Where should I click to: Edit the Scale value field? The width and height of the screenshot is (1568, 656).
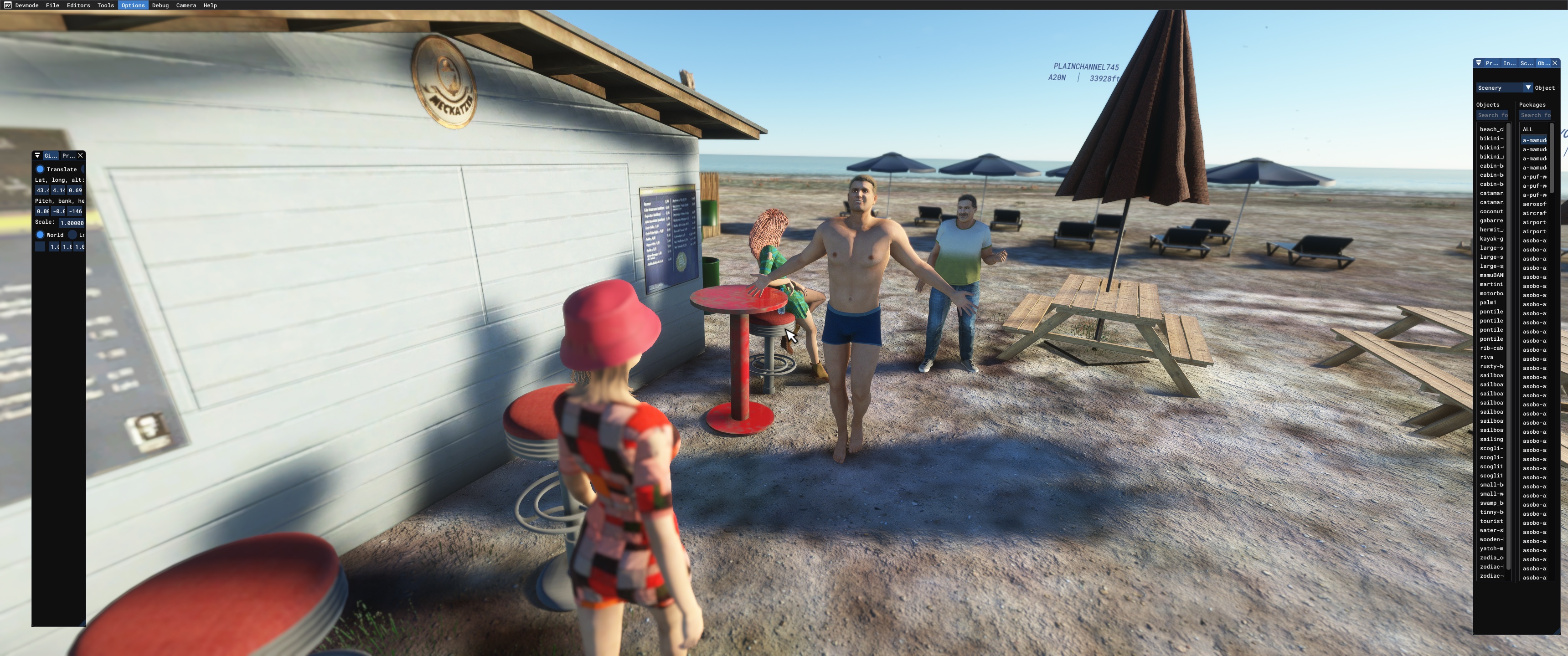pyautogui.click(x=72, y=223)
